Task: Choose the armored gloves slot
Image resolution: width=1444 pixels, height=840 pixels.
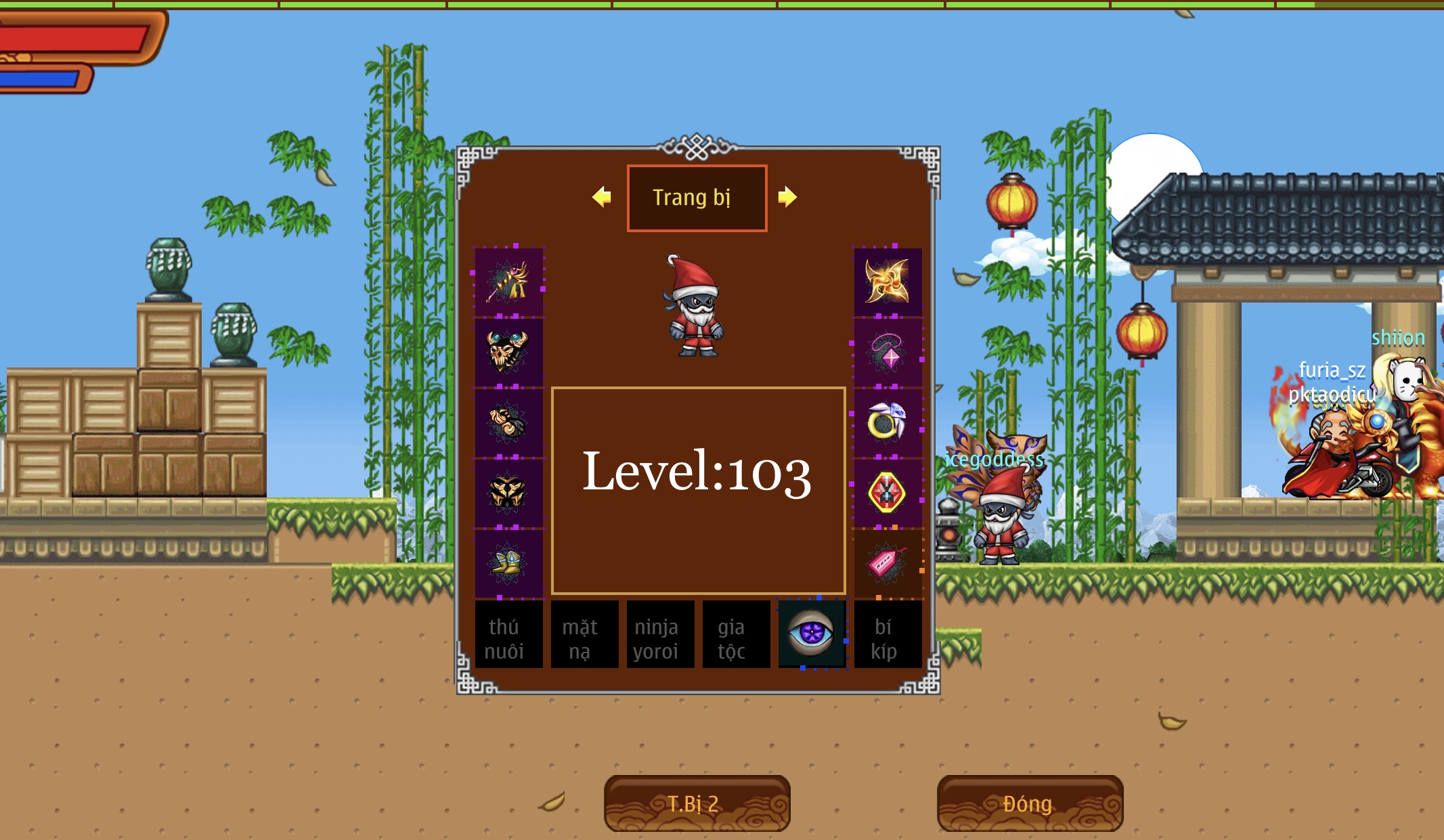Action: tap(508, 422)
